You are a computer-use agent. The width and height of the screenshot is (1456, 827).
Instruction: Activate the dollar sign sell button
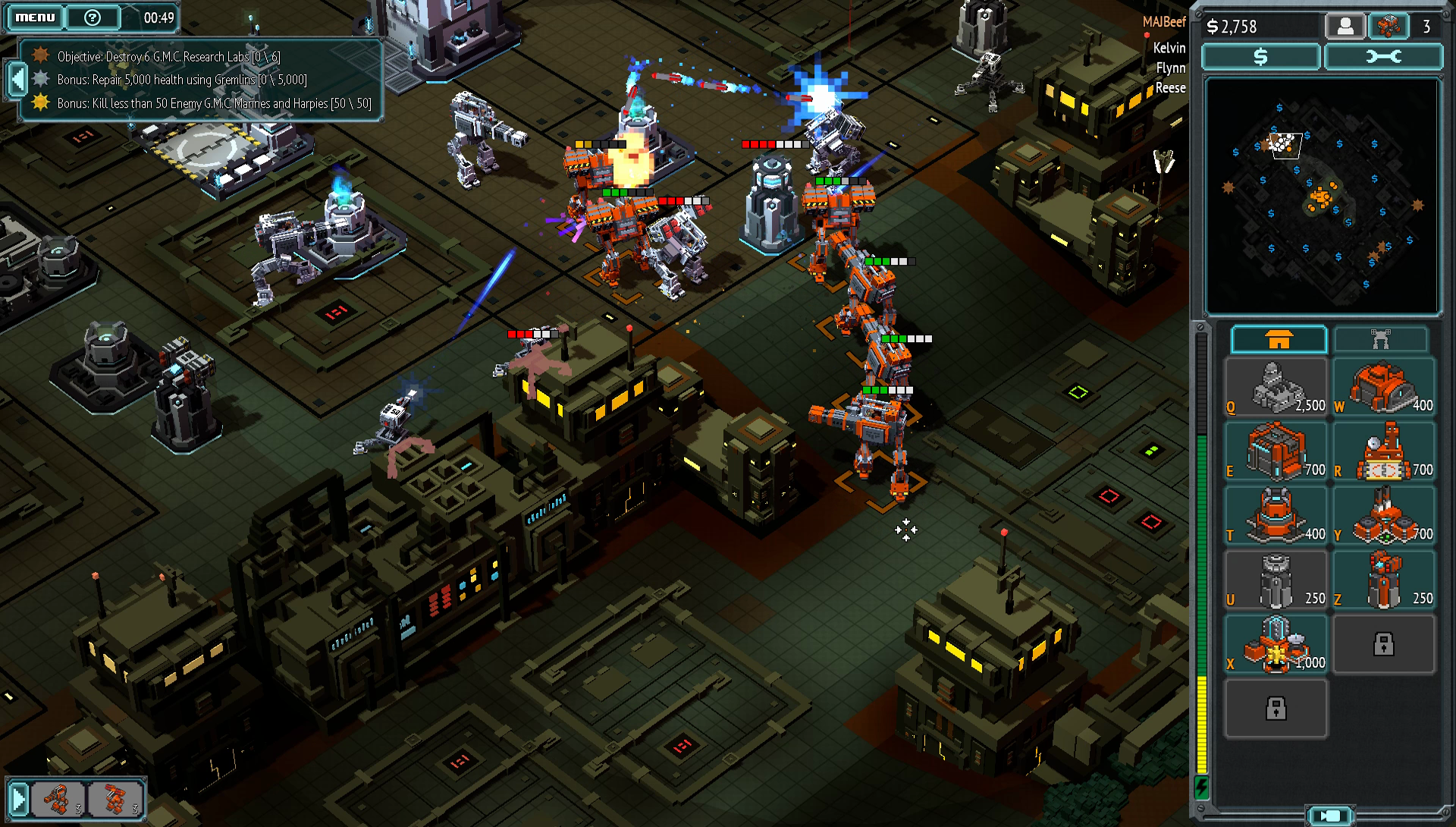pyautogui.click(x=1260, y=57)
